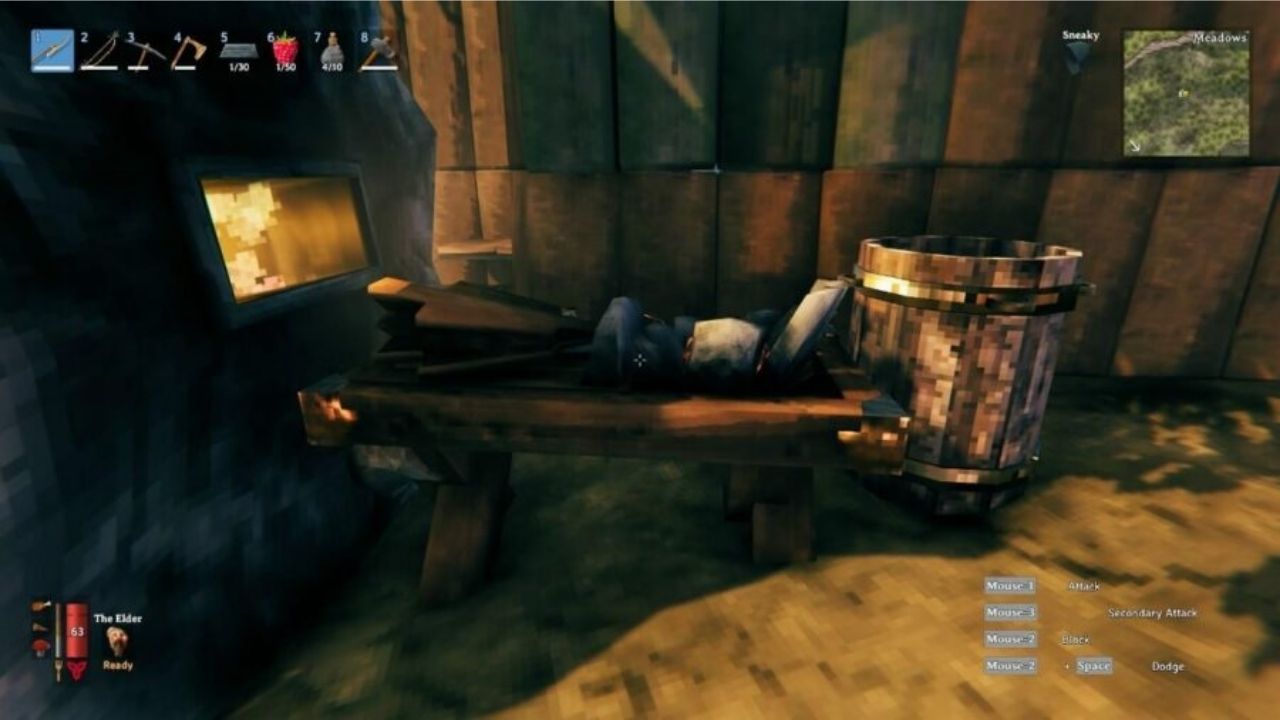Equip the hammer from hotbar slot 8

coord(378,51)
